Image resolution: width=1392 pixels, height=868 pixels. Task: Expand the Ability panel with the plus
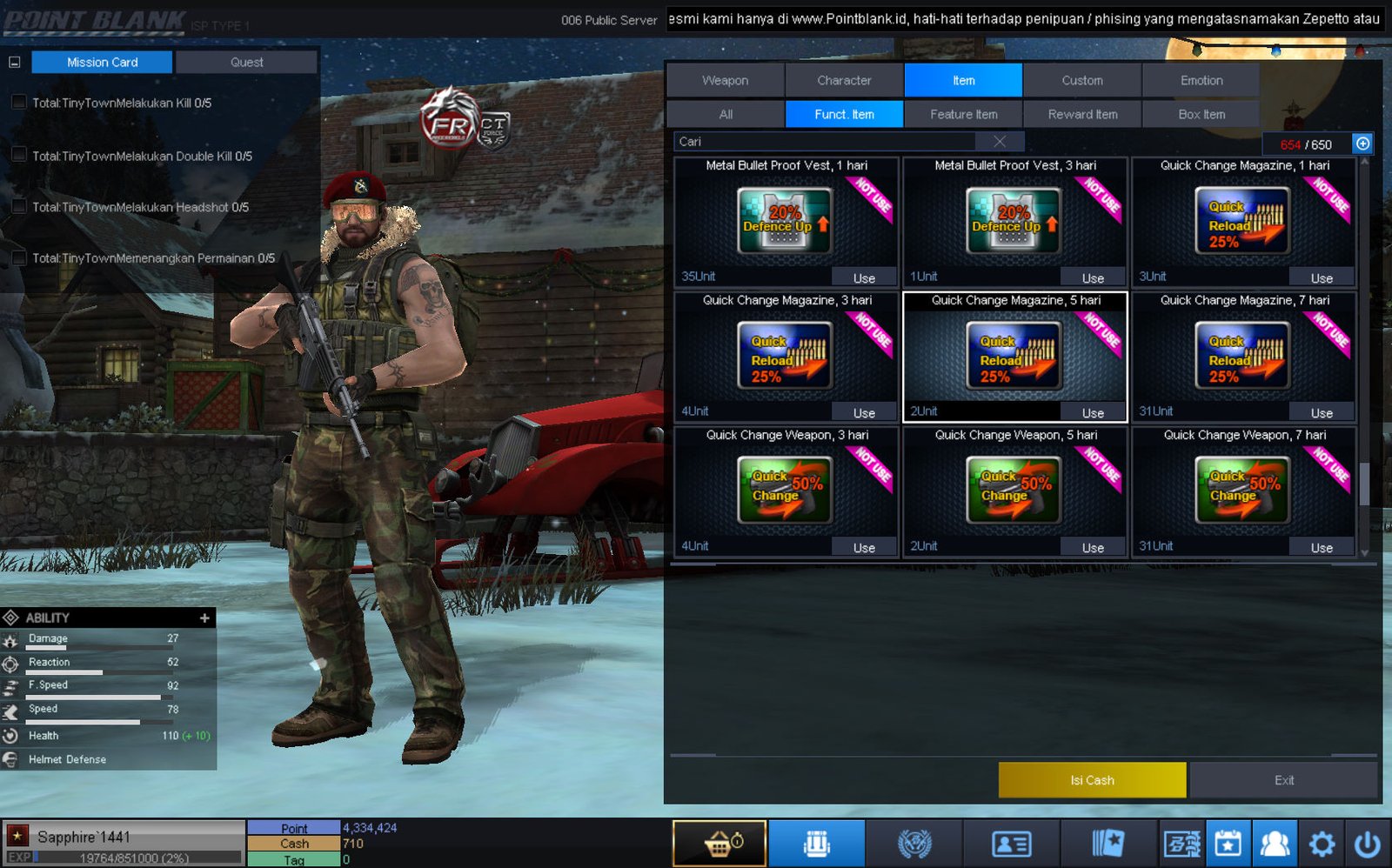click(x=204, y=618)
